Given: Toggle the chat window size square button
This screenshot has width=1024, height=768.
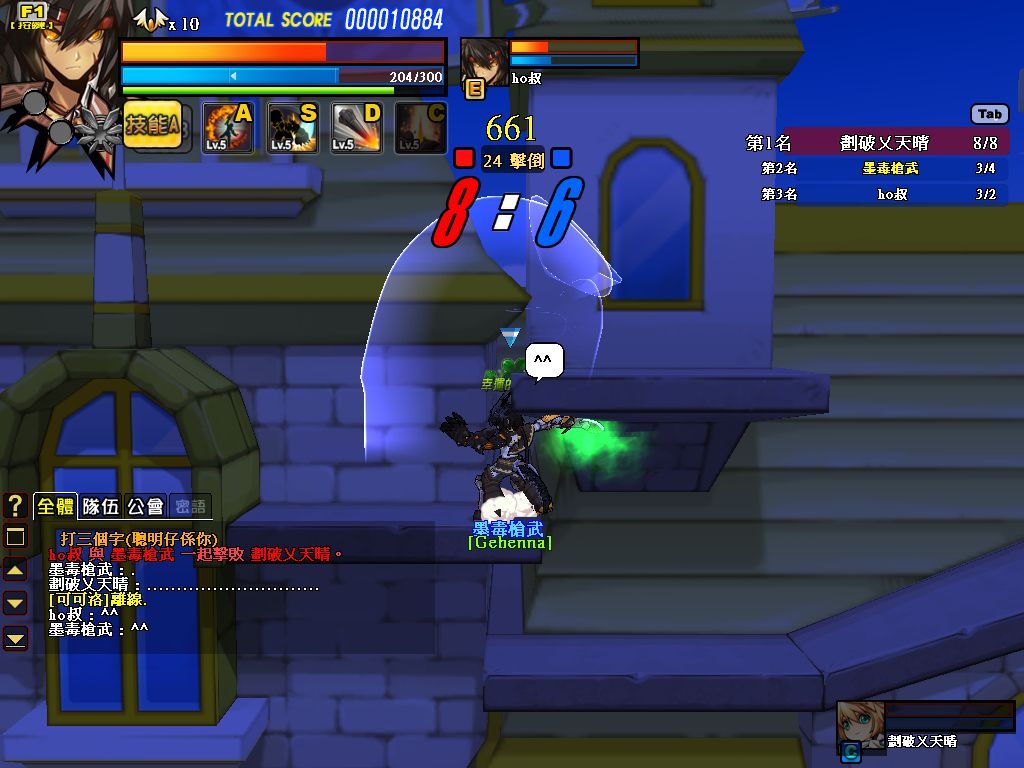Looking at the screenshot, I should tap(15, 537).
